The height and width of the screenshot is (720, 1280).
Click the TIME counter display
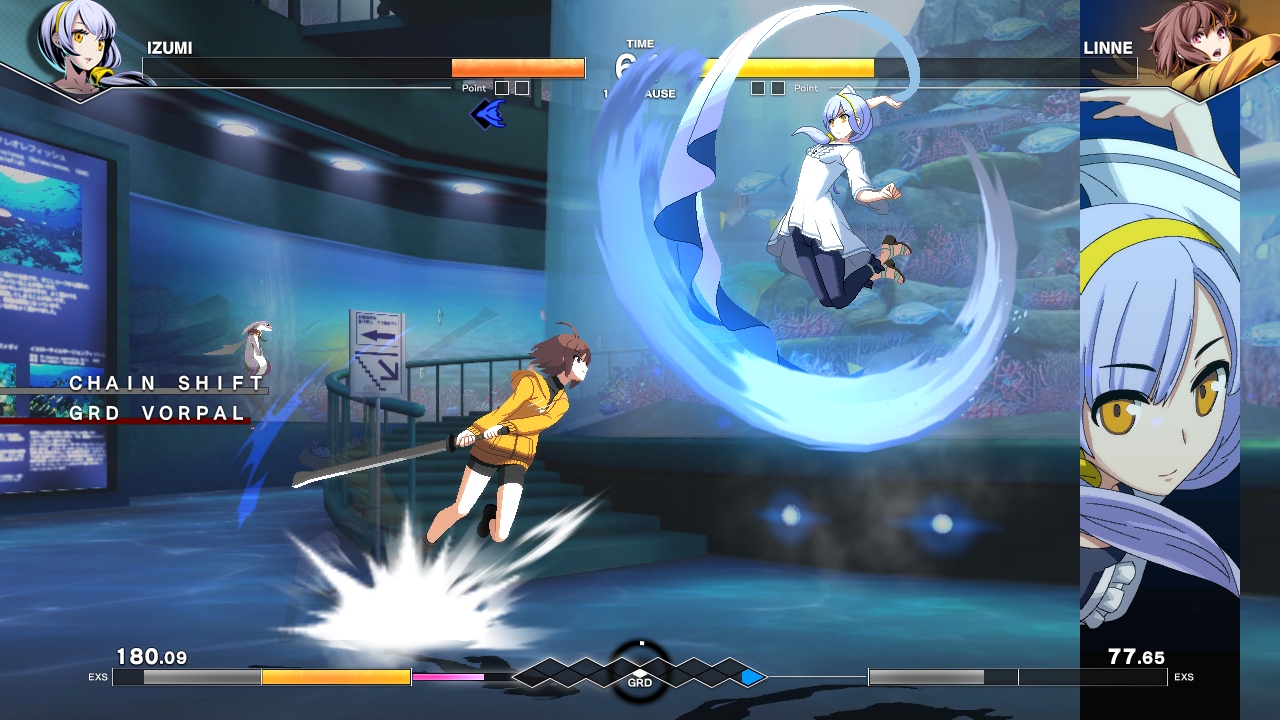point(639,44)
